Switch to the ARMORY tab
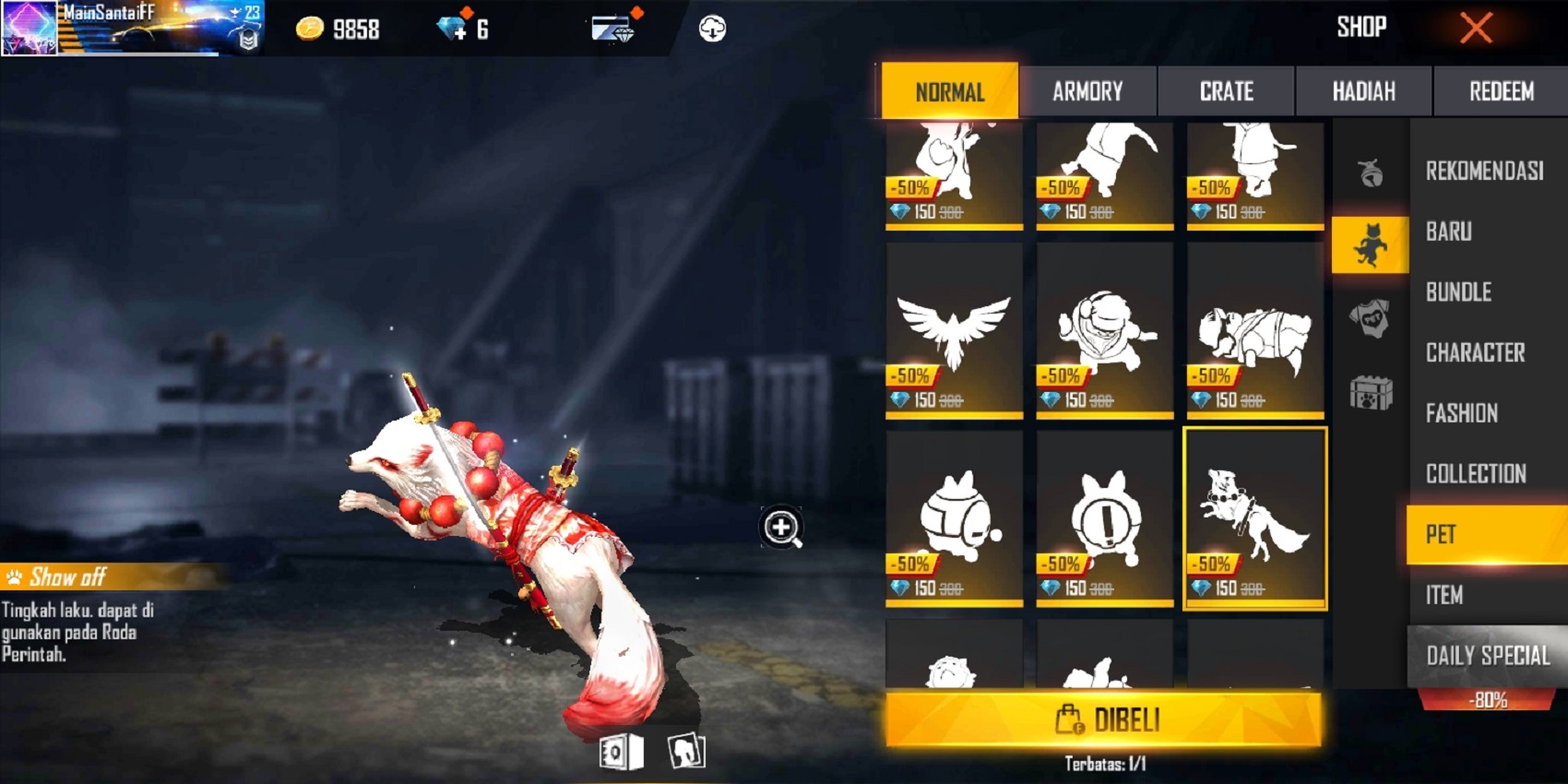Image resolution: width=1568 pixels, height=784 pixels. (1088, 91)
